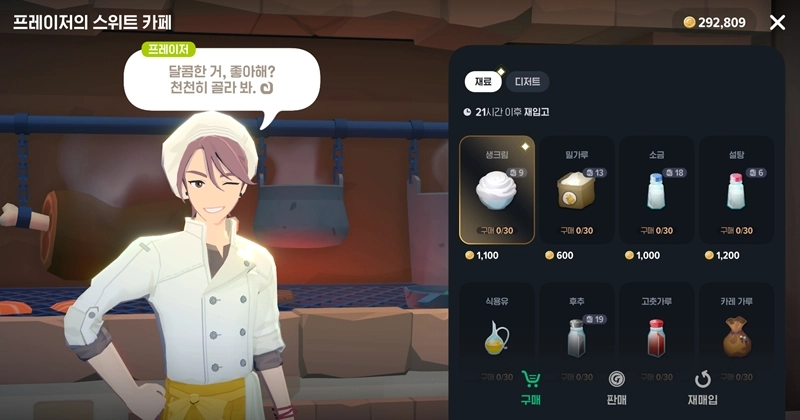This screenshot has width=800, height=420.
Task: Select the 생크림 whipped cream item
Action: [497, 190]
